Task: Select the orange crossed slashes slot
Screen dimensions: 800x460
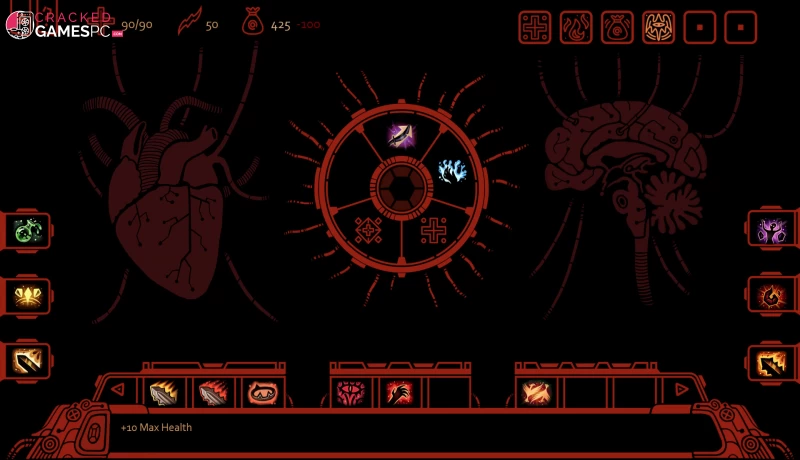Action: click(x=537, y=393)
